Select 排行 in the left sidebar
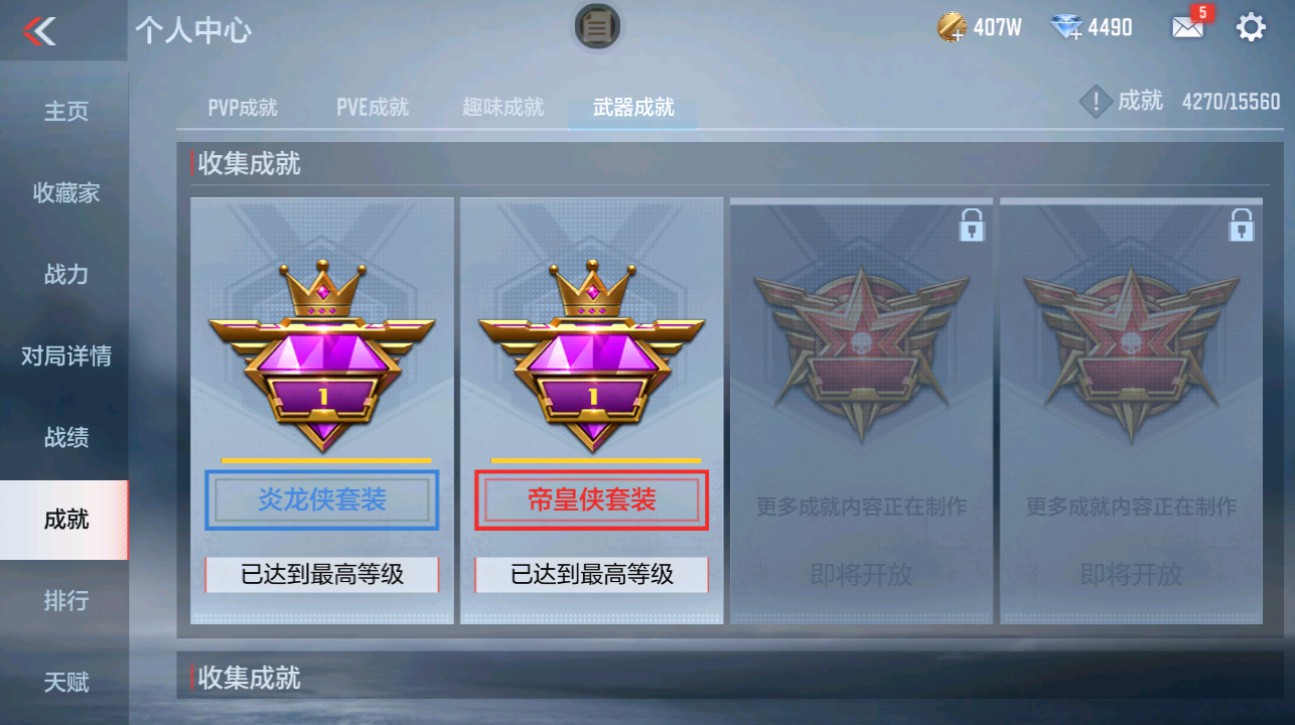Screen dimensions: 1295x725 (x=64, y=599)
